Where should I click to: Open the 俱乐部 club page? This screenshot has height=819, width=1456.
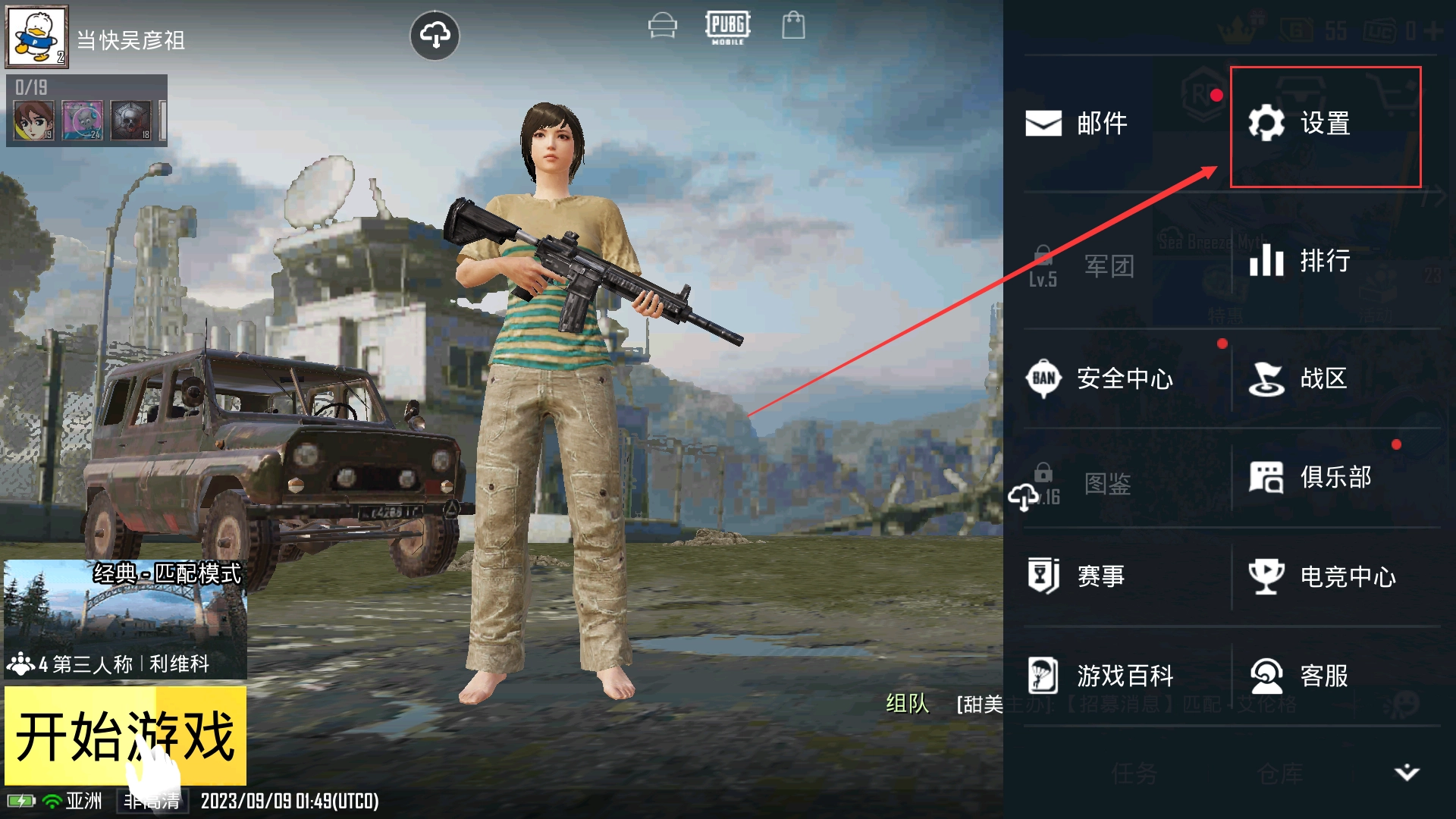[x=1310, y=478]
